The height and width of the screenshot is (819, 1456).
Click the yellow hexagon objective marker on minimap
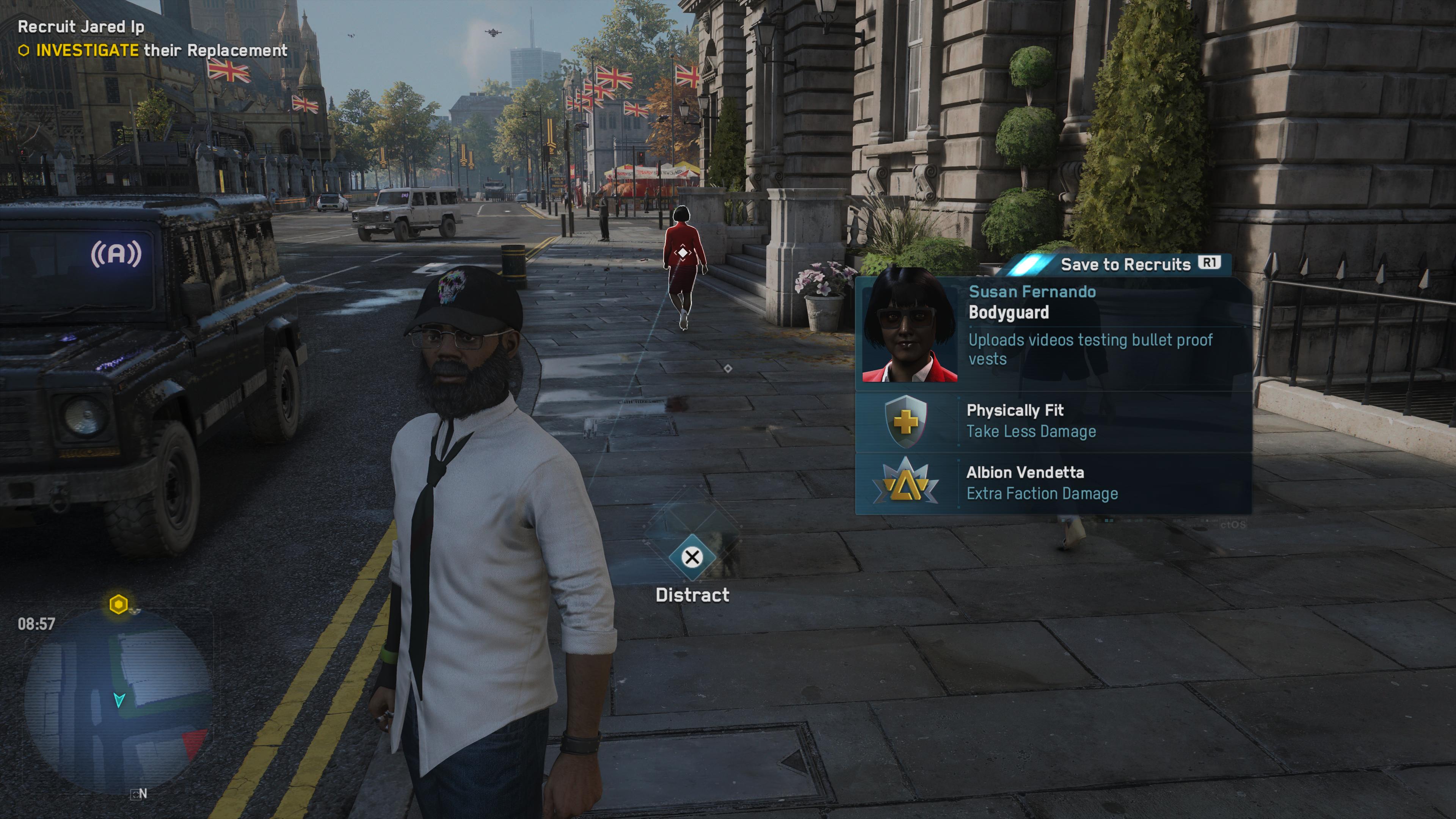[x=118, y=605]
